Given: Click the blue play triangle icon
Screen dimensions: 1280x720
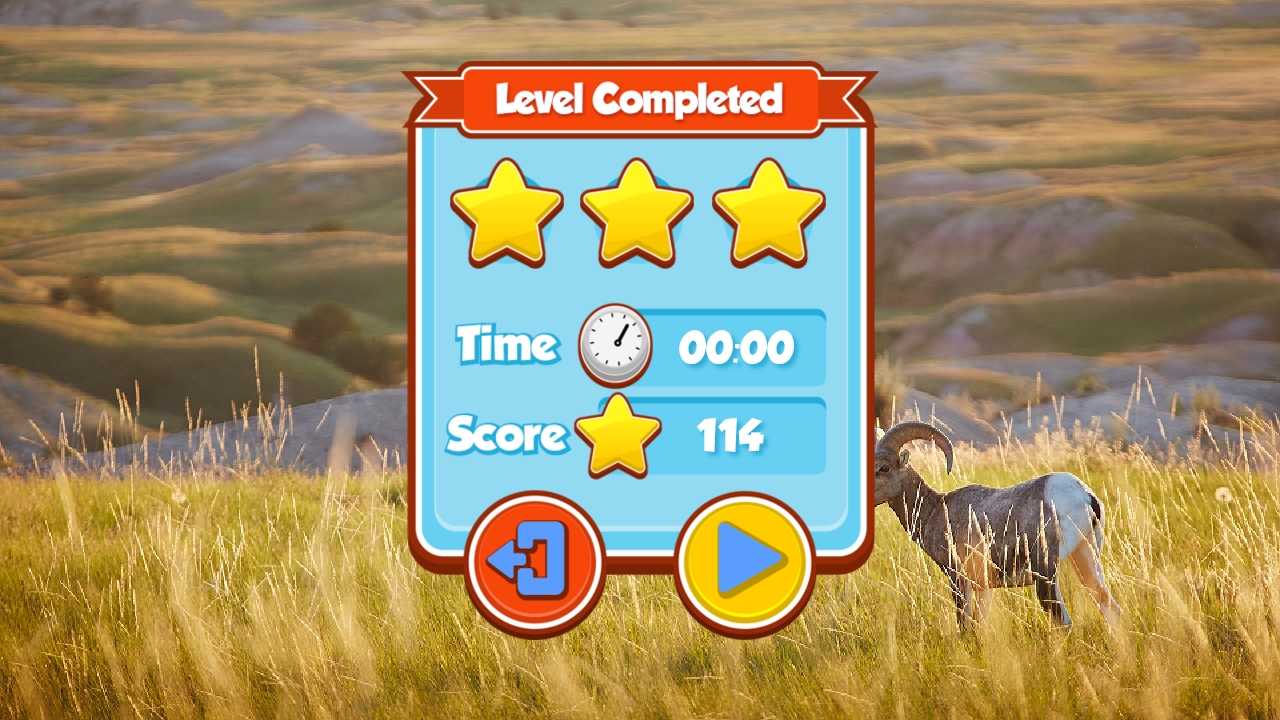Looking at the screenshot, I should [745, 560].
